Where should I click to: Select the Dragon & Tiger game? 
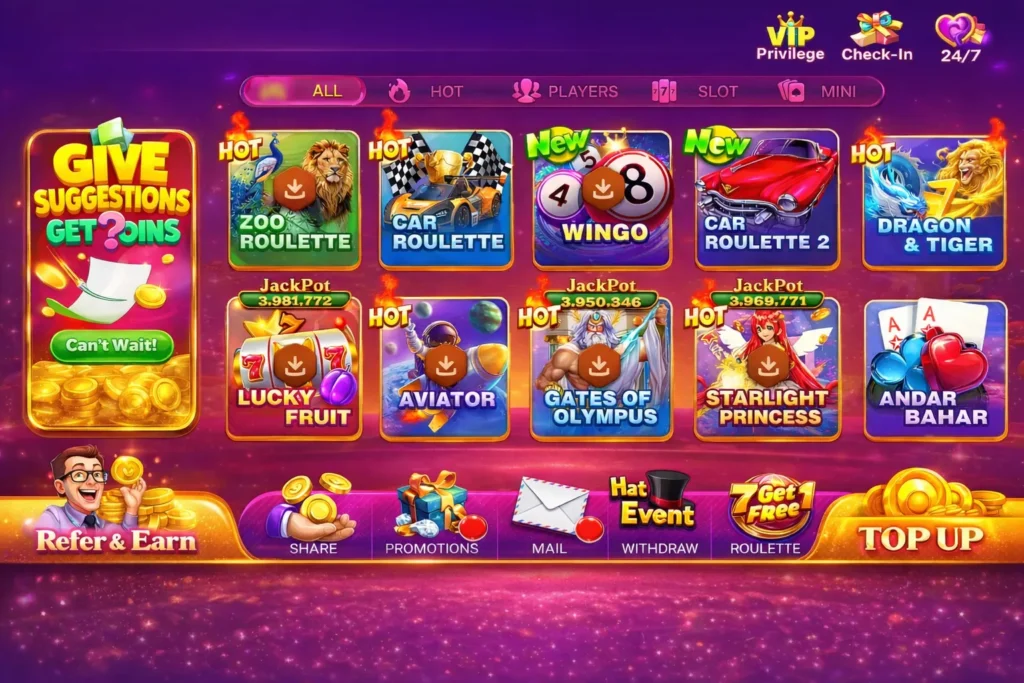(x=934, y=202)
